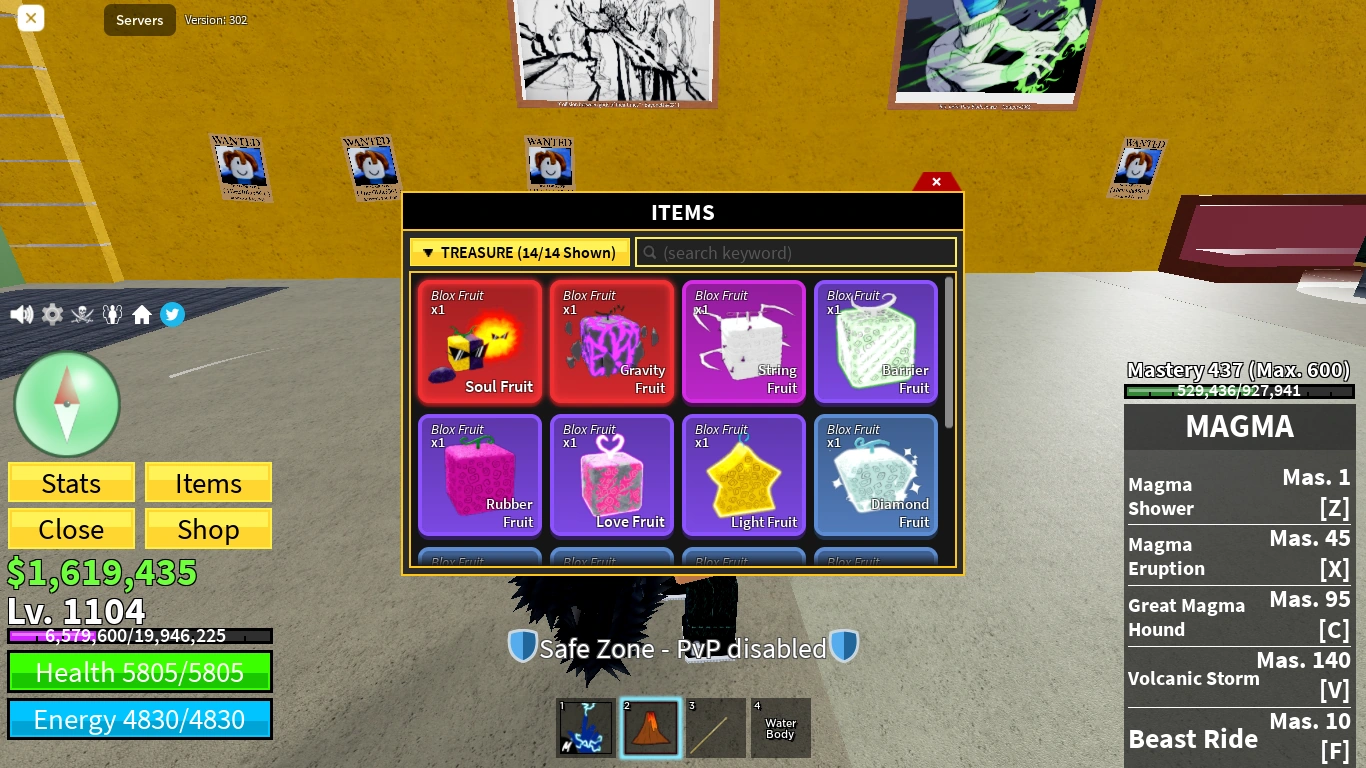Viewport: 1366px width, 768px height.
Task: Open the settings gear icon
Action: (51, 314)
